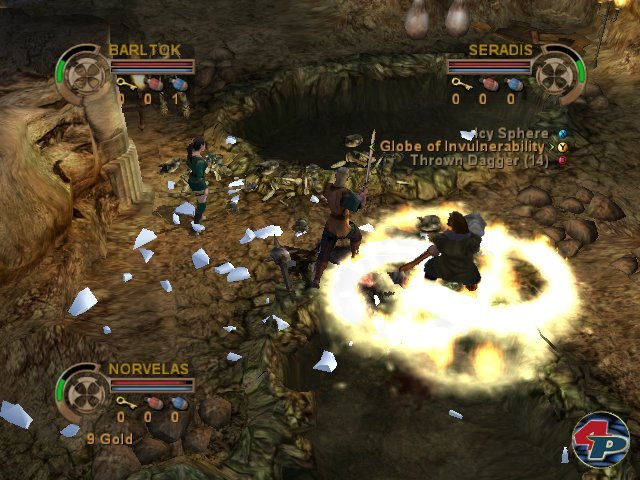The image size is (640, 480).
Task: Click the 4P logo watermark
Action: 600,438
